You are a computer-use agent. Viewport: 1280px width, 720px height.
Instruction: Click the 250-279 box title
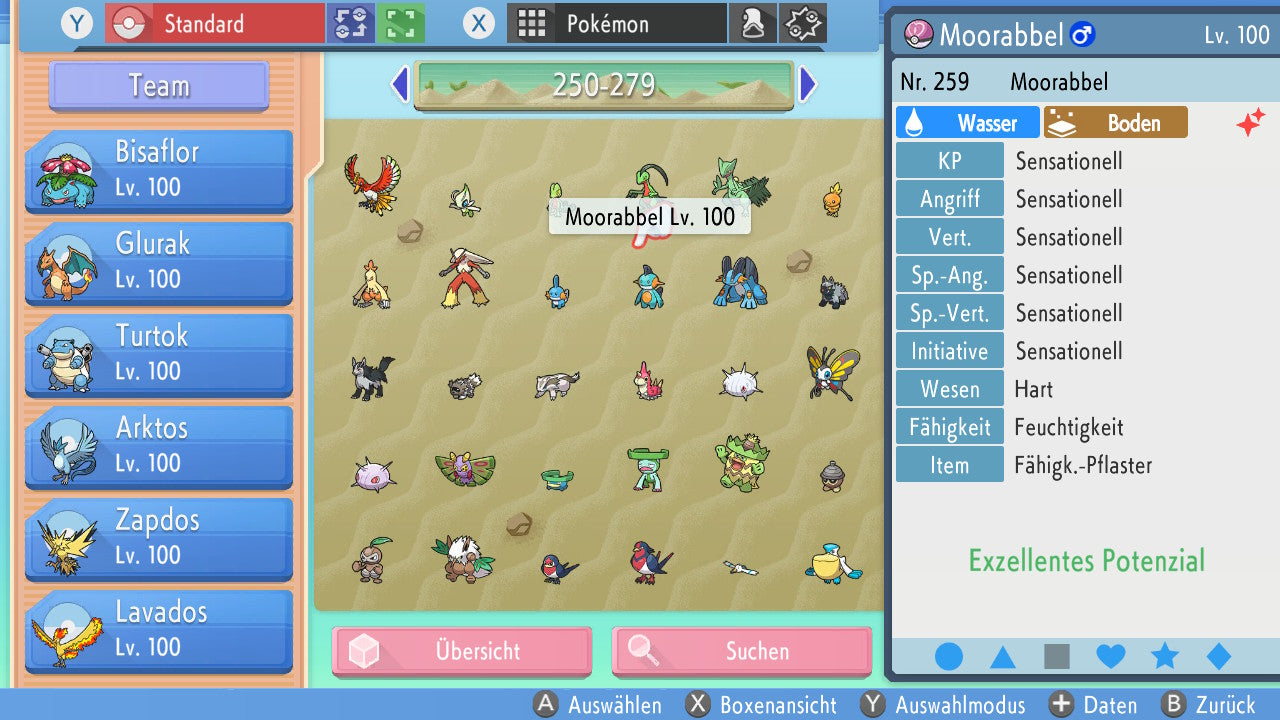click(x=603, y=85)
